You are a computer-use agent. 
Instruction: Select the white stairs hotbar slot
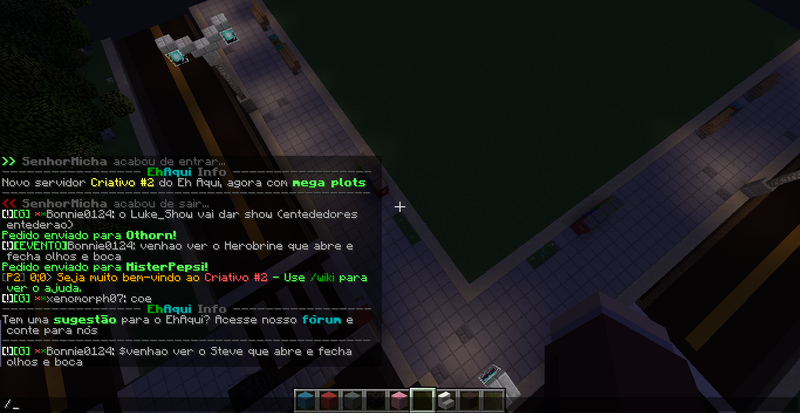coord(446,400)
